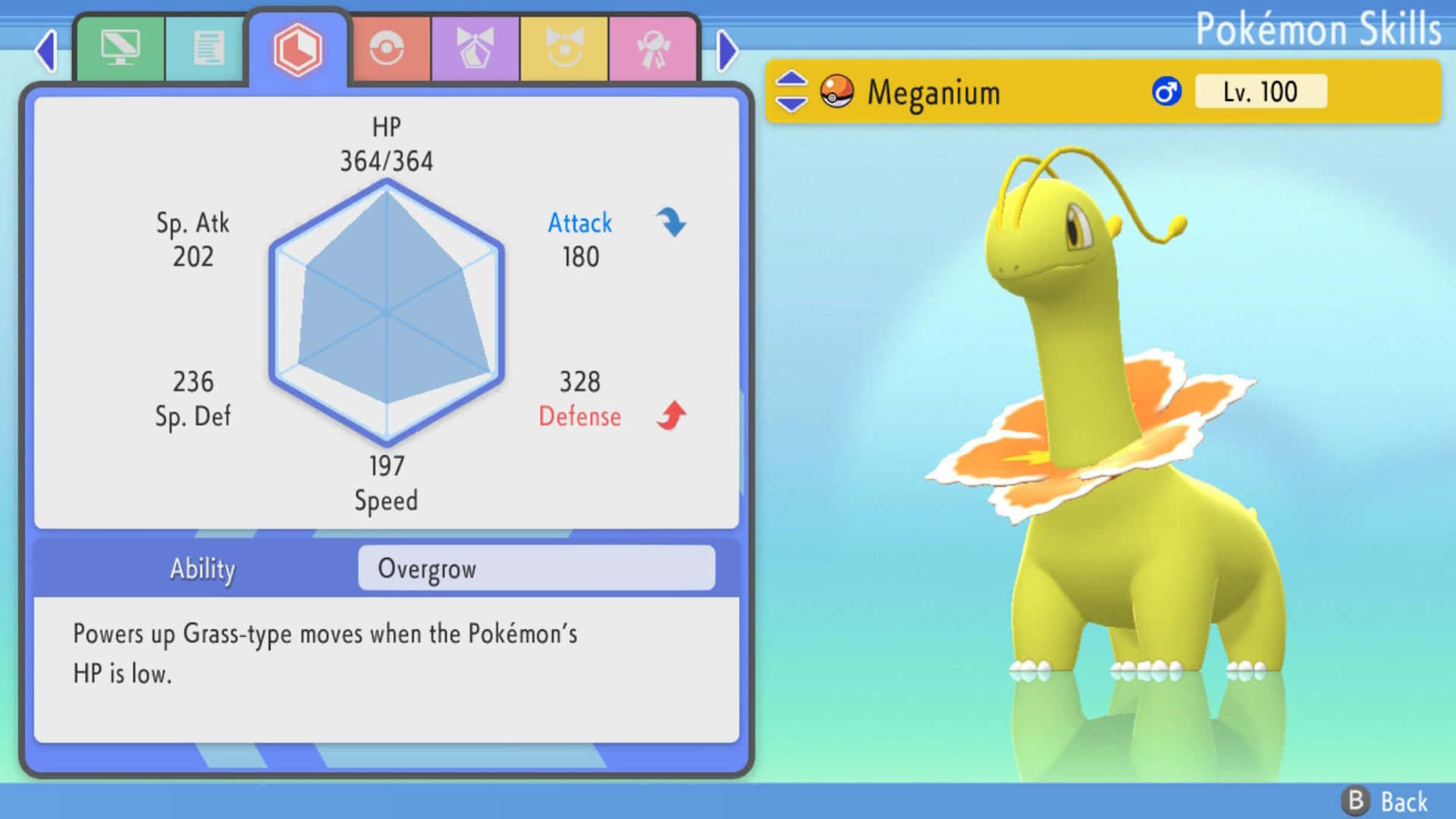
Task: Switch to the previous page with left arrow
Action: point(45,50)
